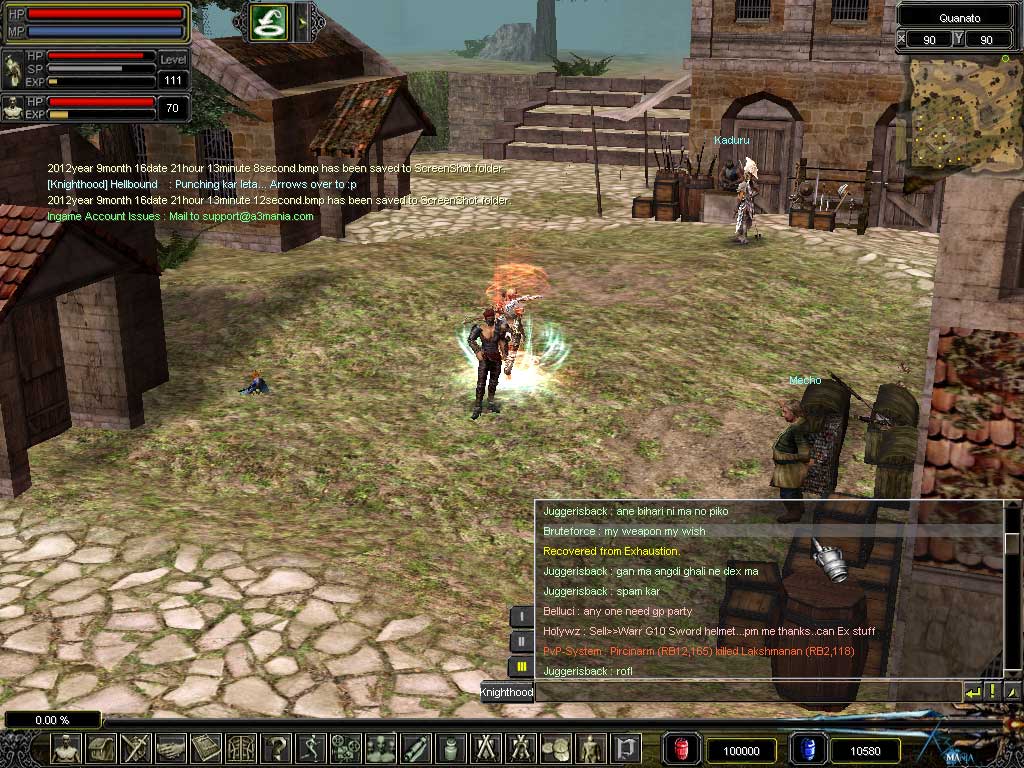The height and width of the screenshot is (768, 1024).
Task: Click the Knighthood chat channel button
Action: [507, 692]
